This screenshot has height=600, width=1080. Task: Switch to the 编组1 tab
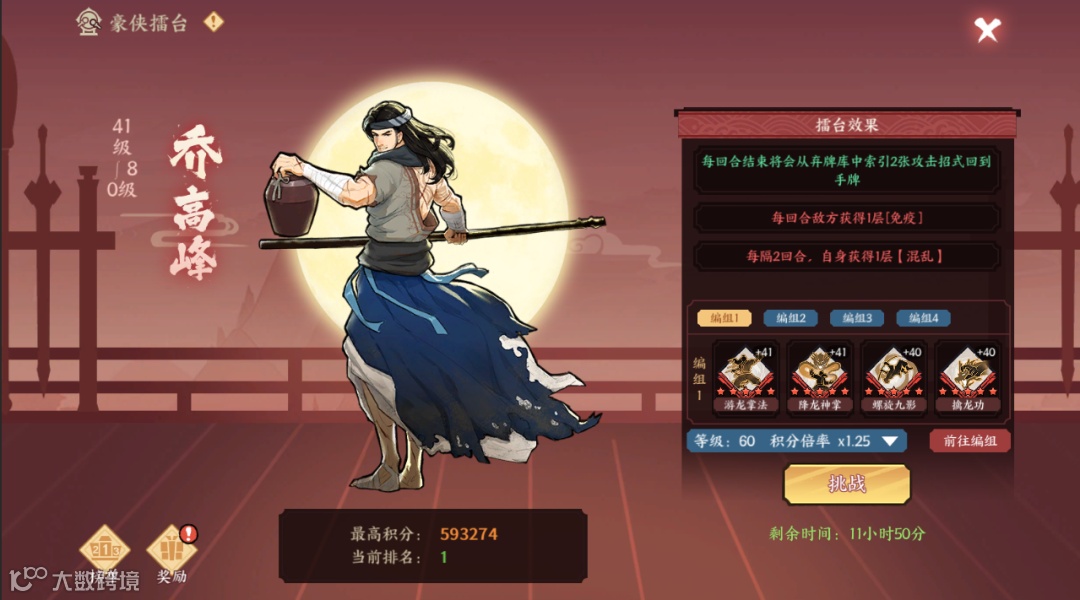click(724, 318)
